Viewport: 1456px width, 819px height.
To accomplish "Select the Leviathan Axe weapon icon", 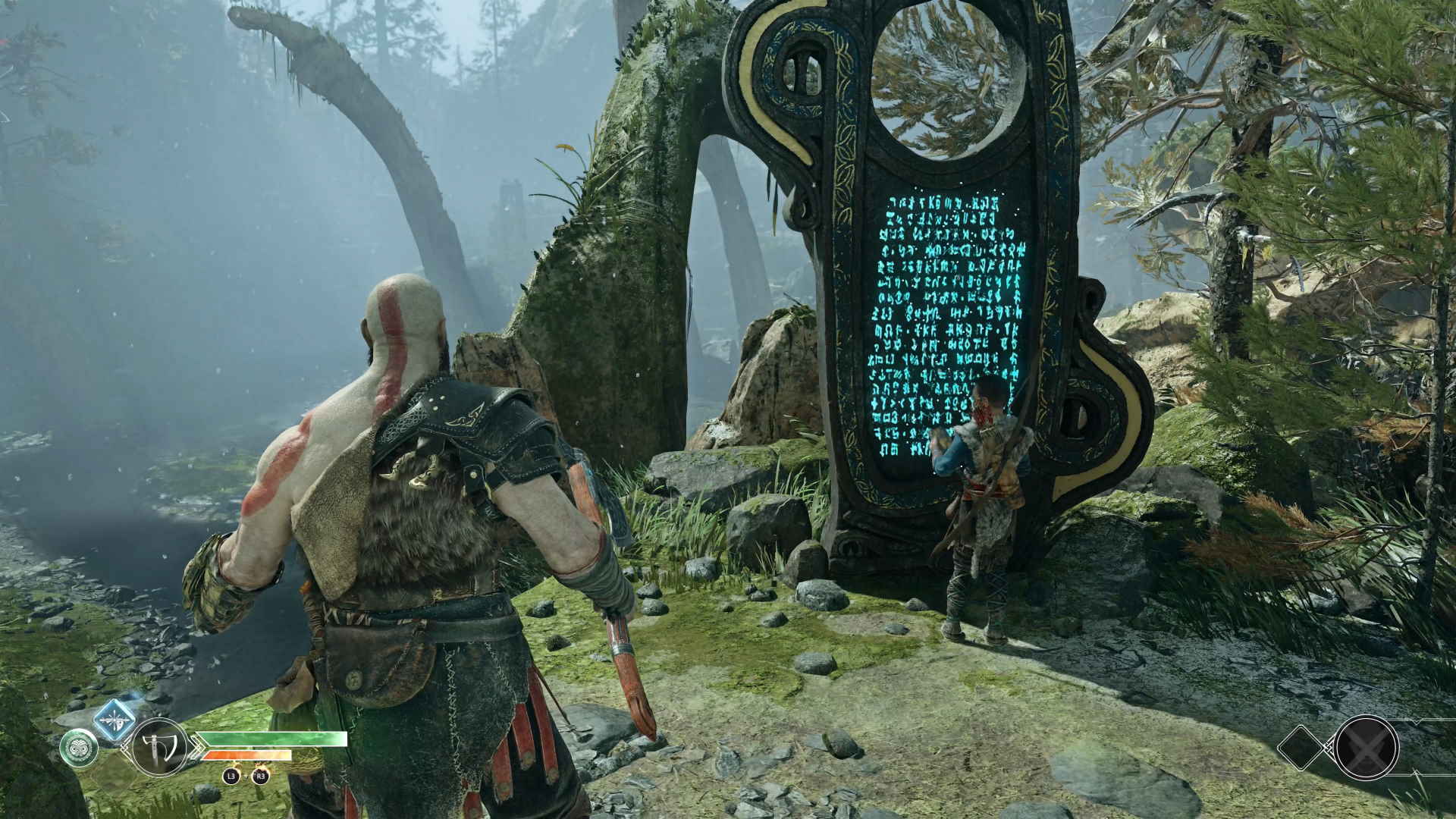I will pos(158,748).
